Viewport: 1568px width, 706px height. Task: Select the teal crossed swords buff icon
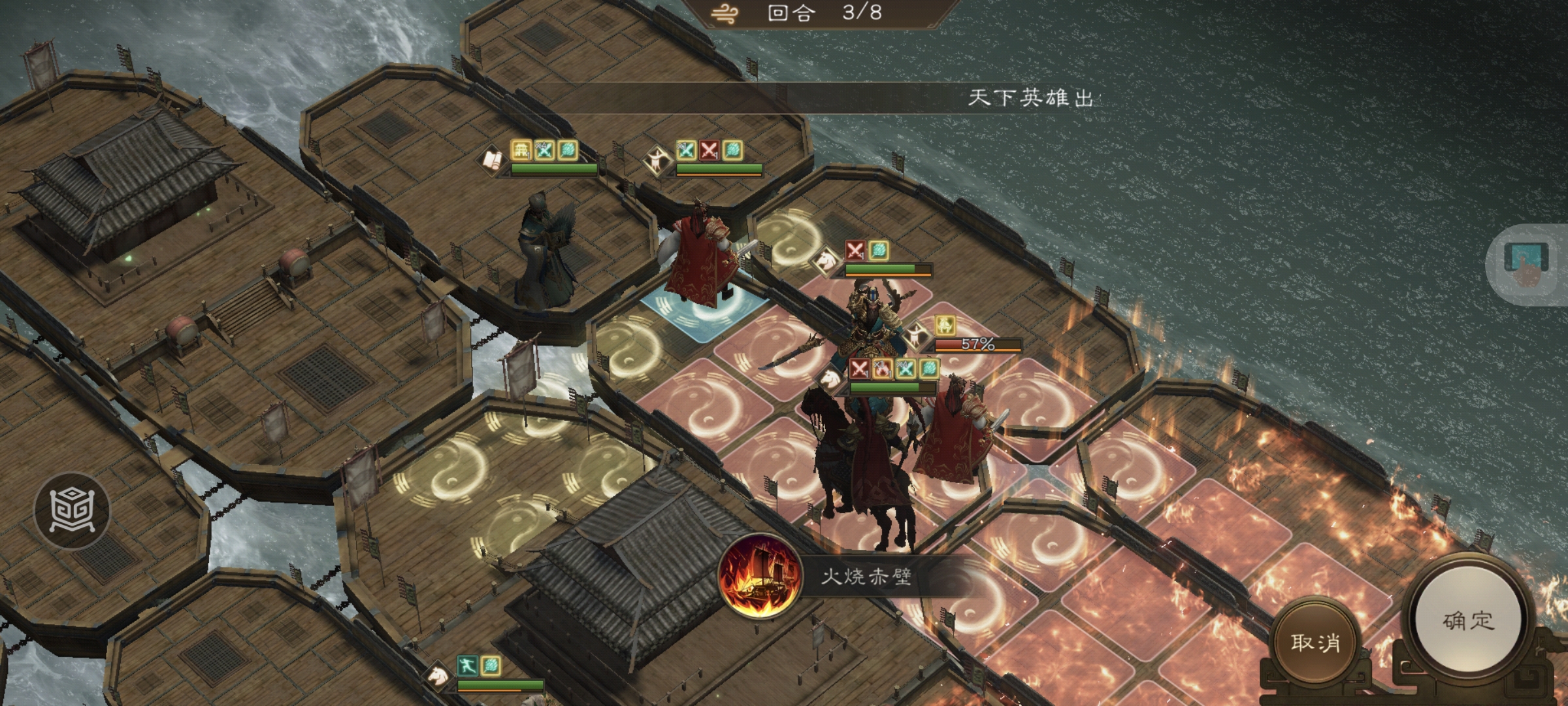tap(544, 150)
